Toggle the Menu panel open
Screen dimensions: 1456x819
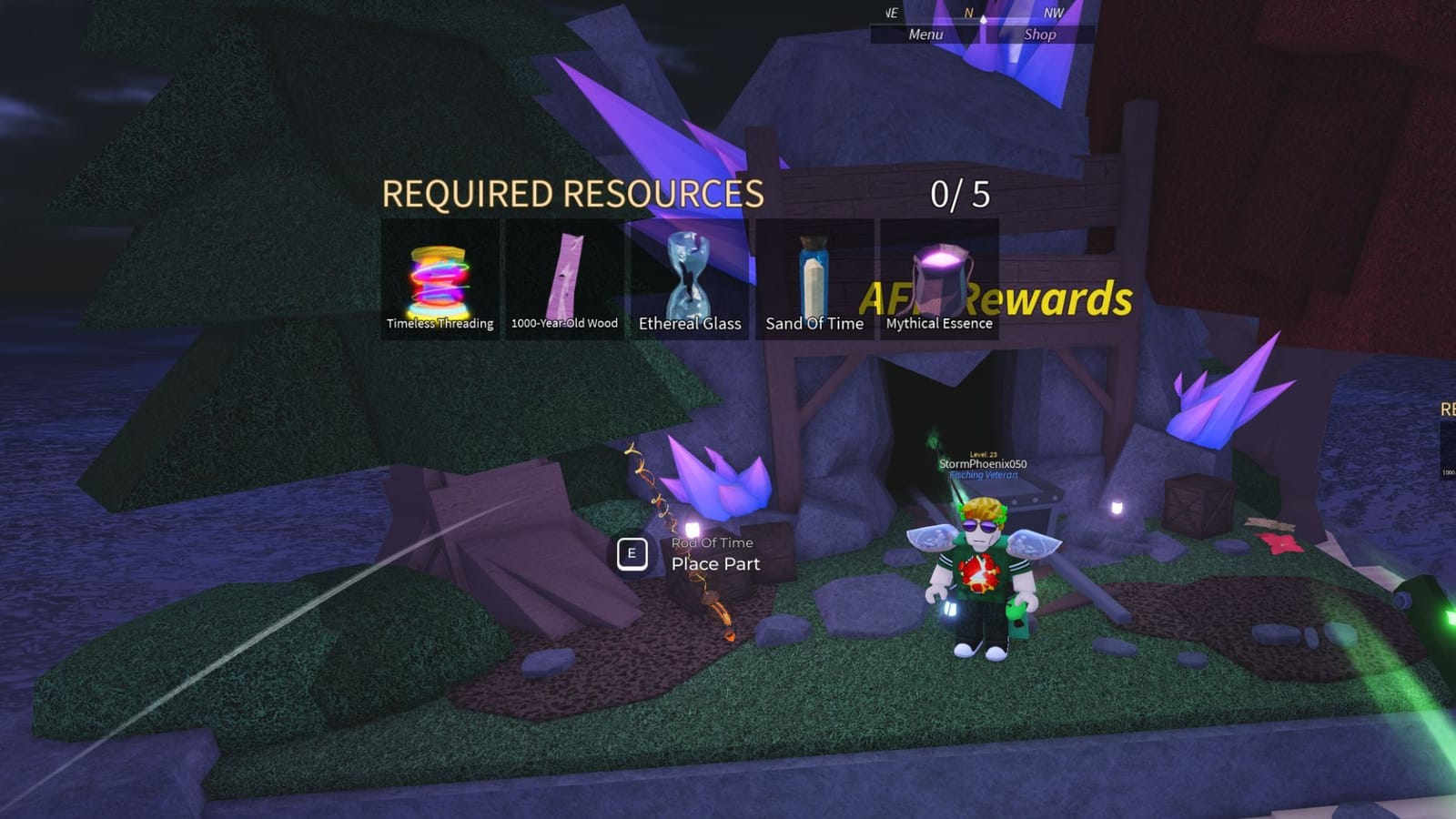(x=925, y=35)
